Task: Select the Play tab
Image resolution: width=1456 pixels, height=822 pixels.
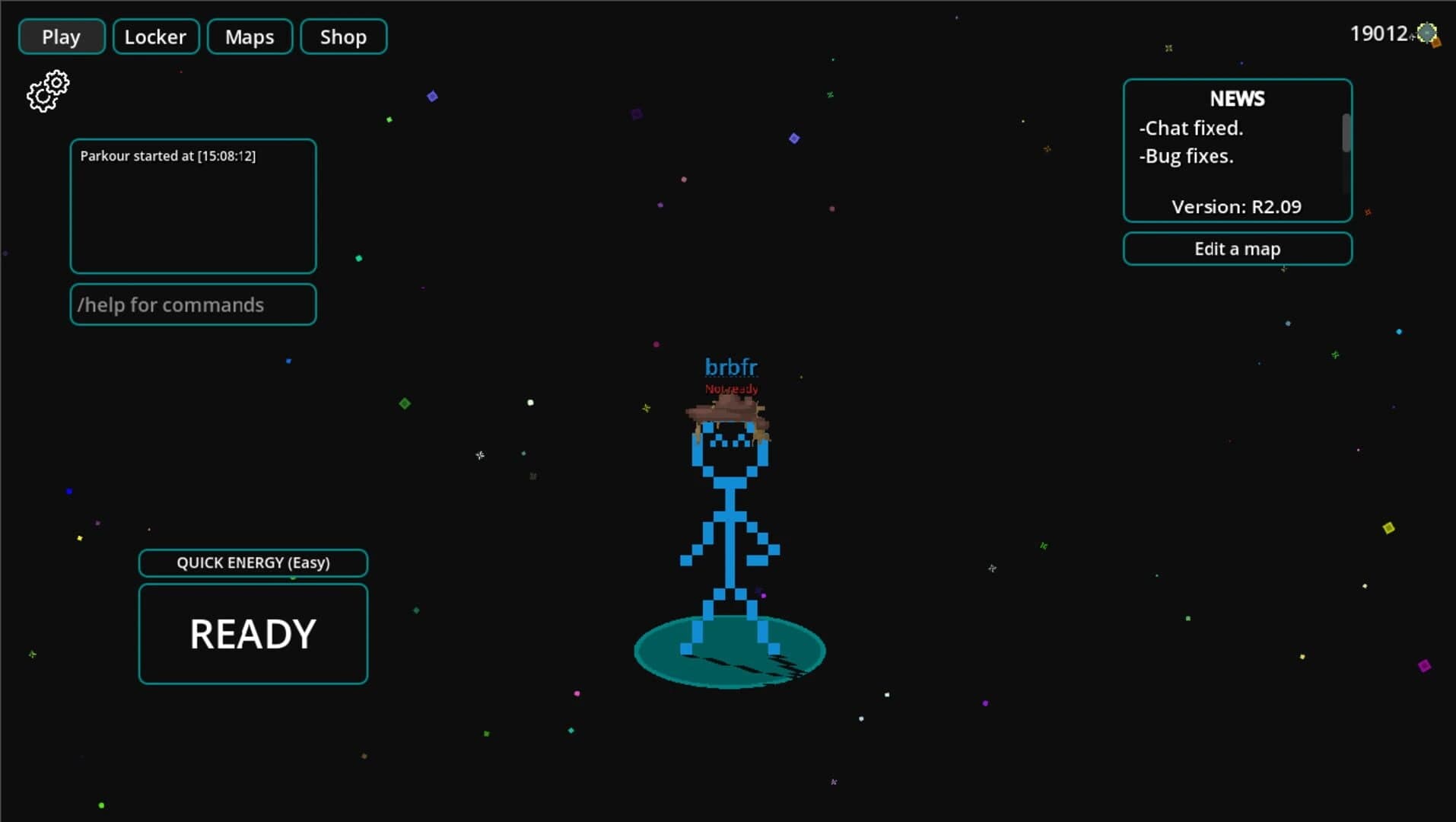Action: [61, 36]
